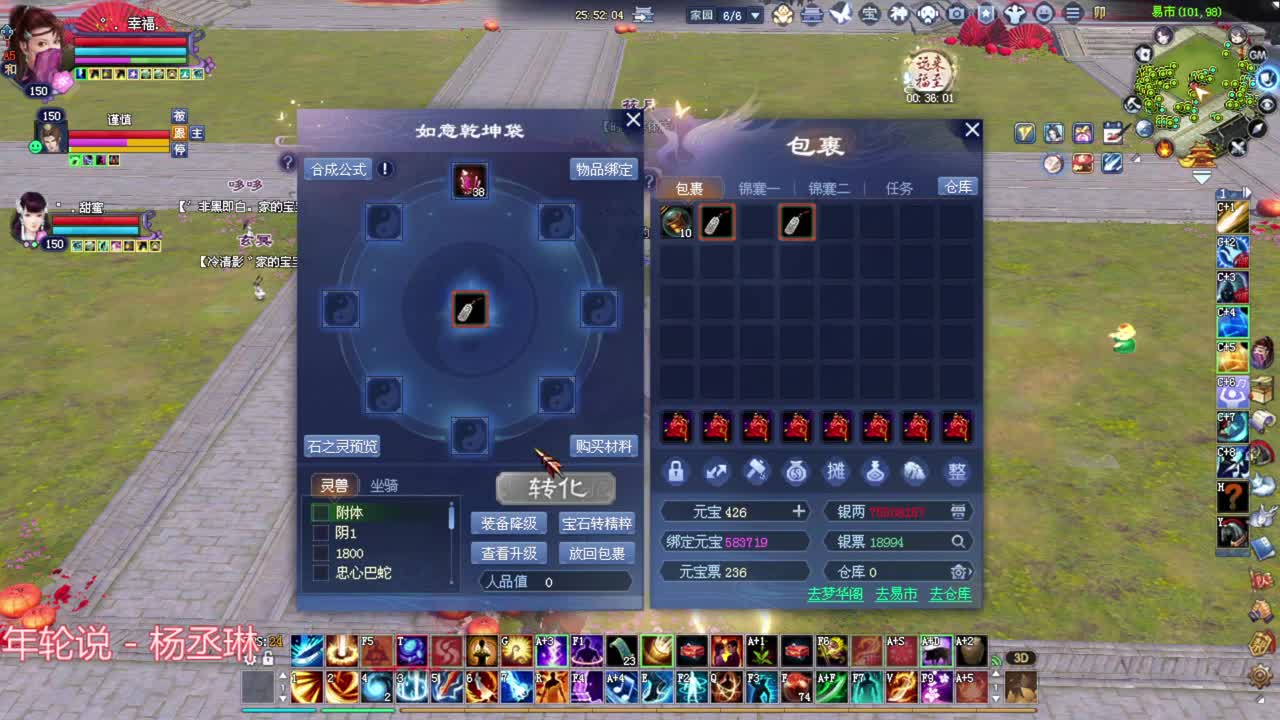Select the 坐骑 tab in the conversion dialog
1280x720 pixels.
384,484
